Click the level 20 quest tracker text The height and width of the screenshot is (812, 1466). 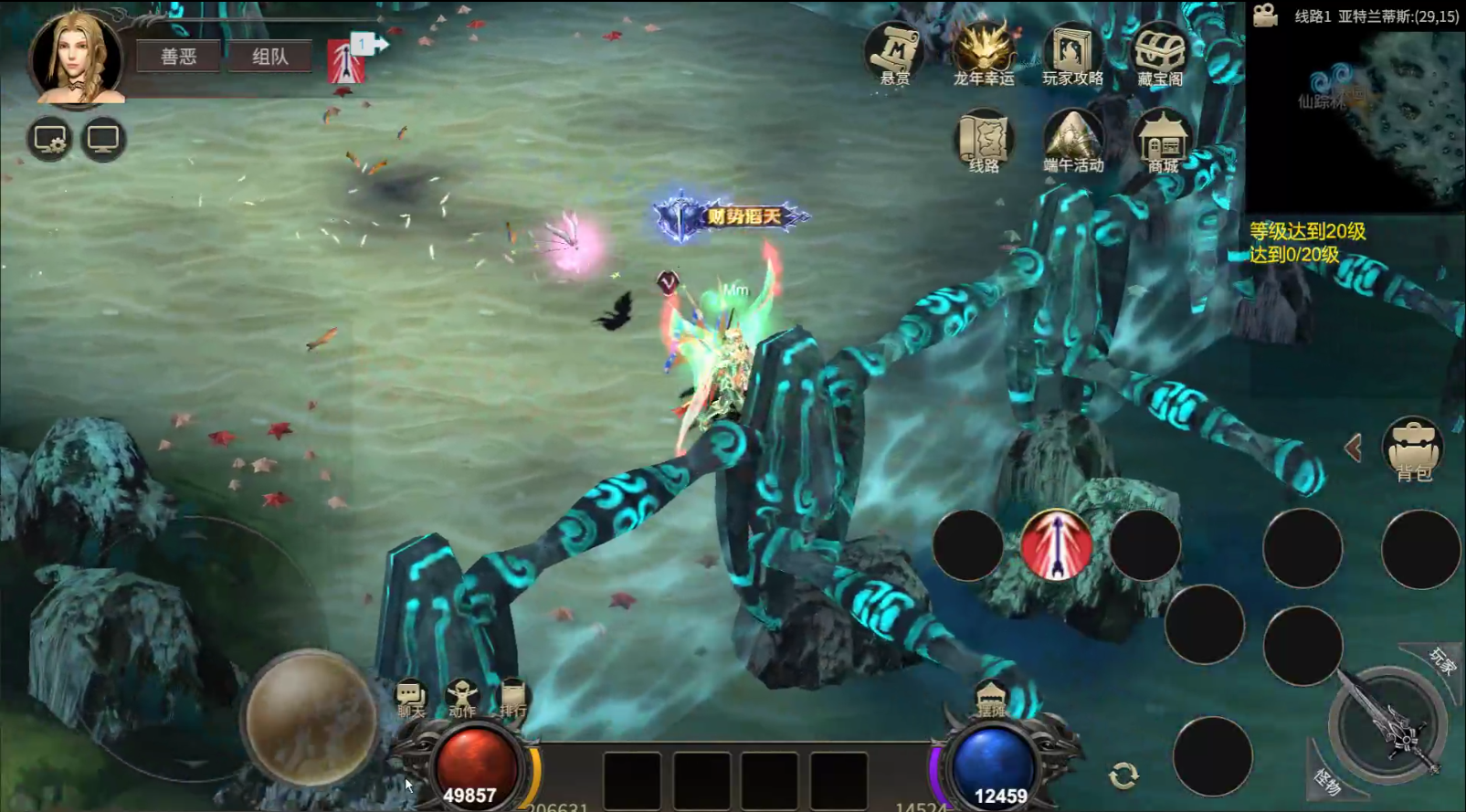pos(1307,242)
